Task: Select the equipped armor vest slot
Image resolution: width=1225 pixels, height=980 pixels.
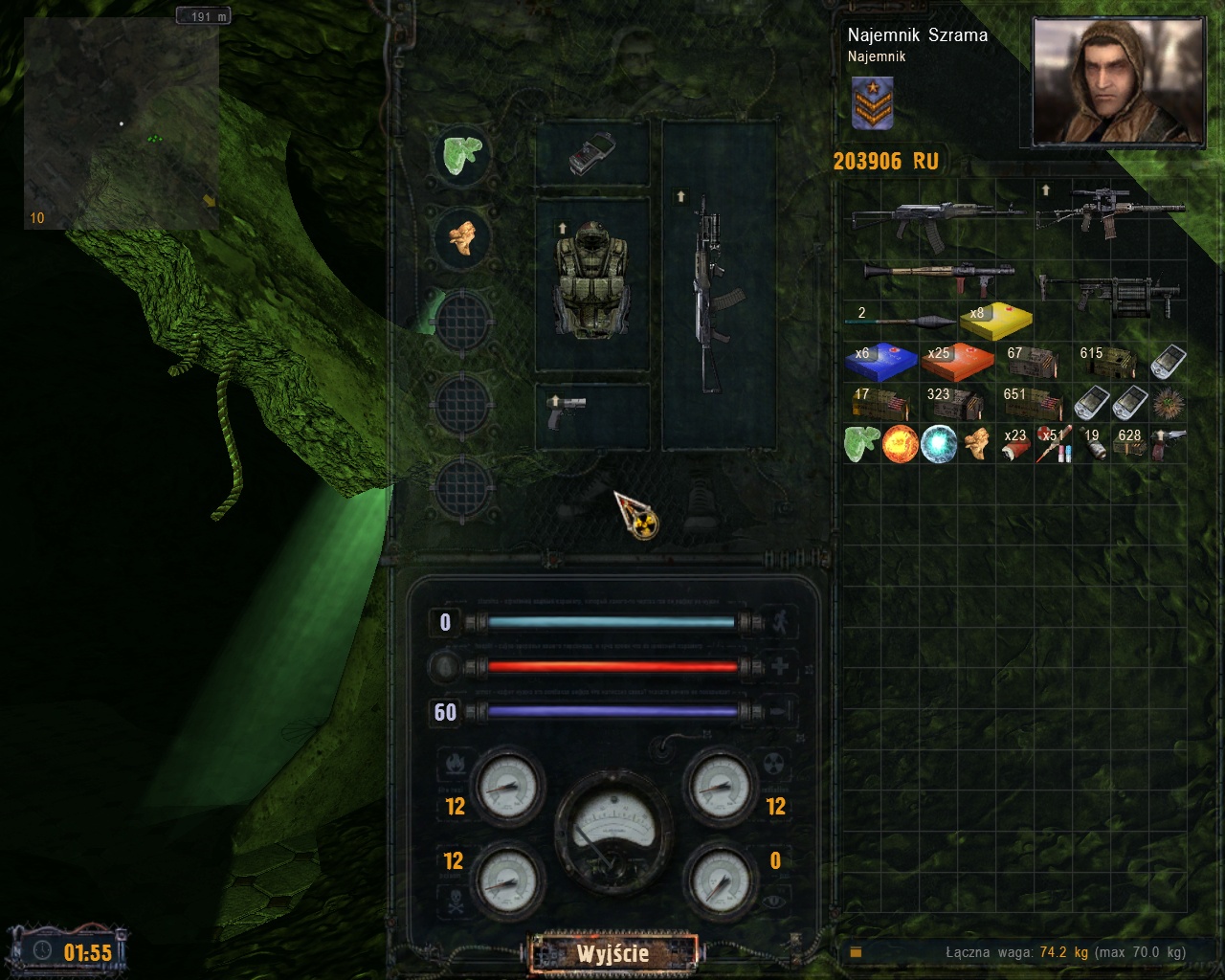Action: click(591, 281)
